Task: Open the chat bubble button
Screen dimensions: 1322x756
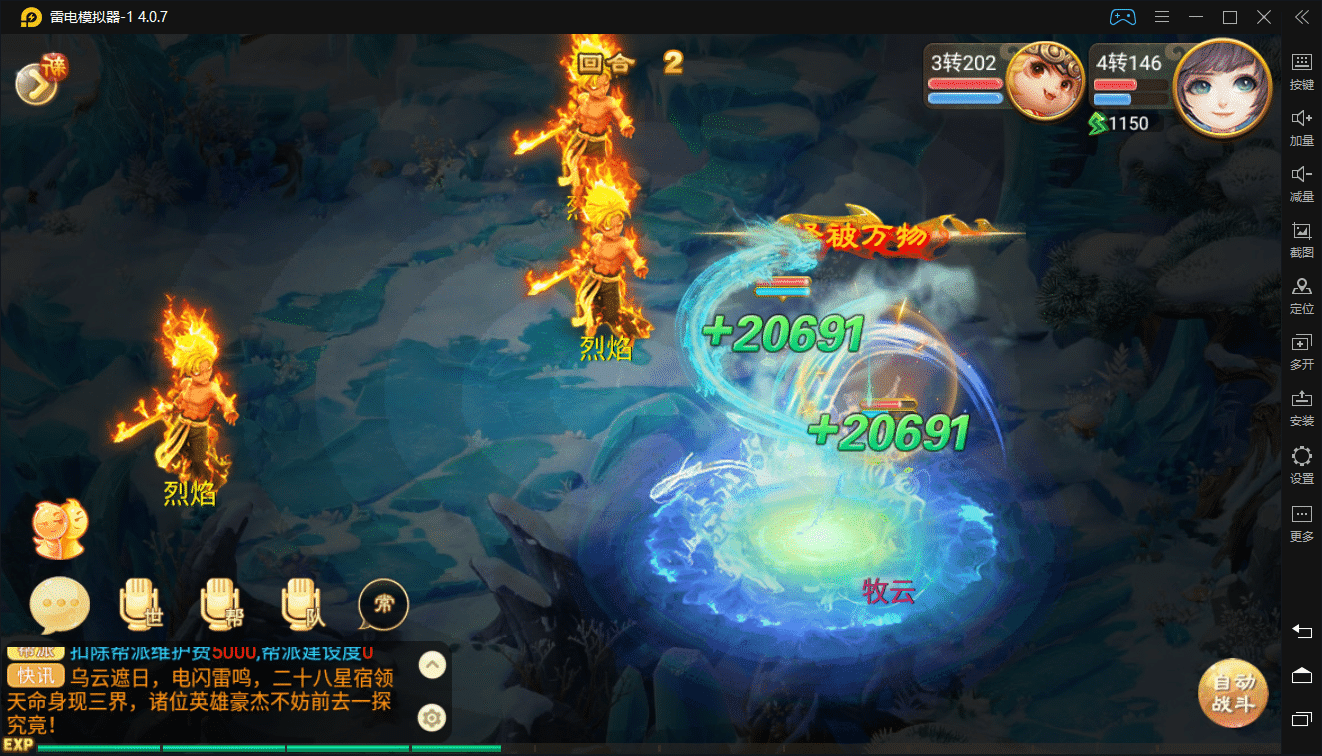Action: (x=60, y=606)
